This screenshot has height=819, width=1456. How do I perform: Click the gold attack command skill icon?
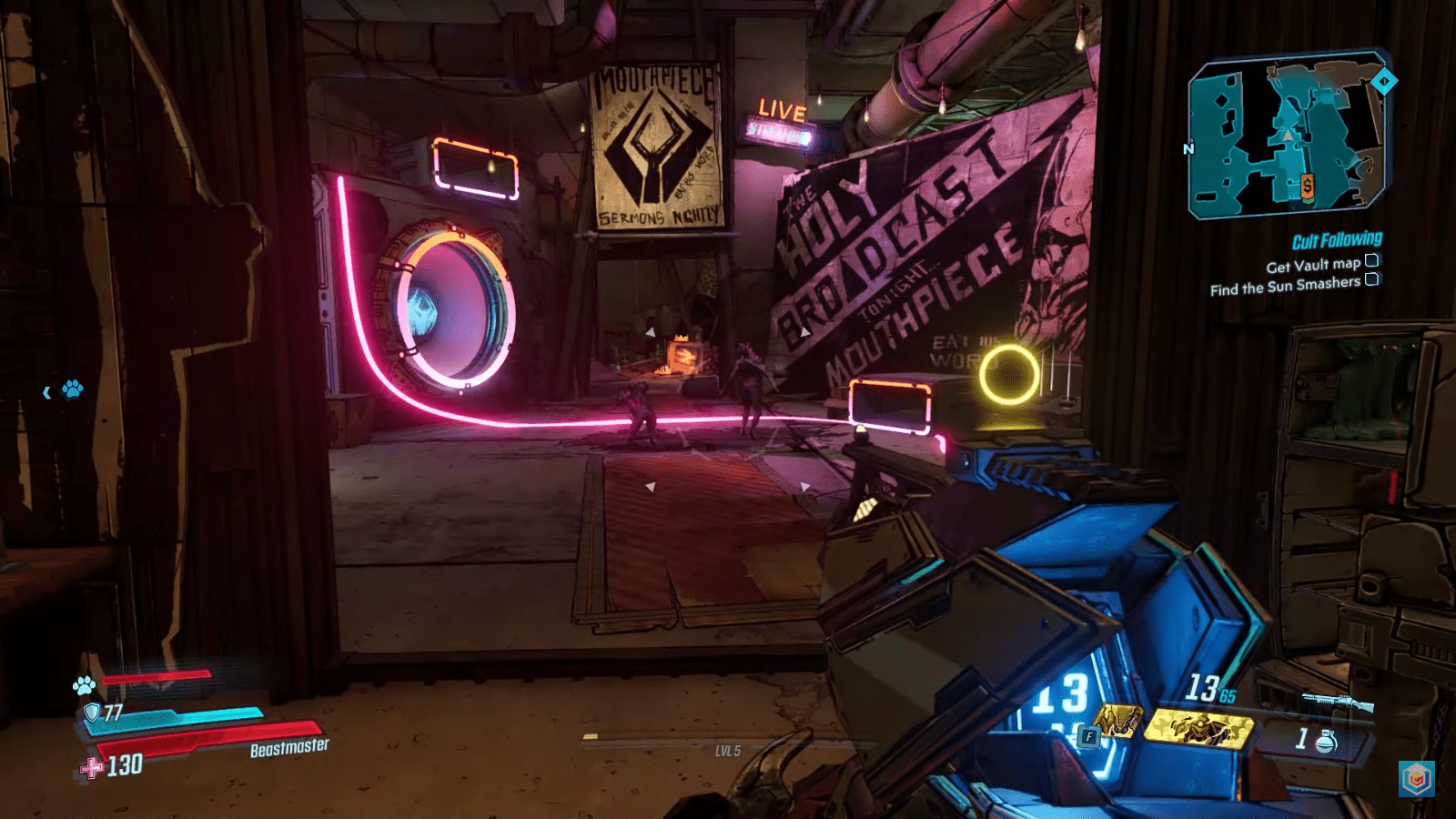pos(1199,728)
